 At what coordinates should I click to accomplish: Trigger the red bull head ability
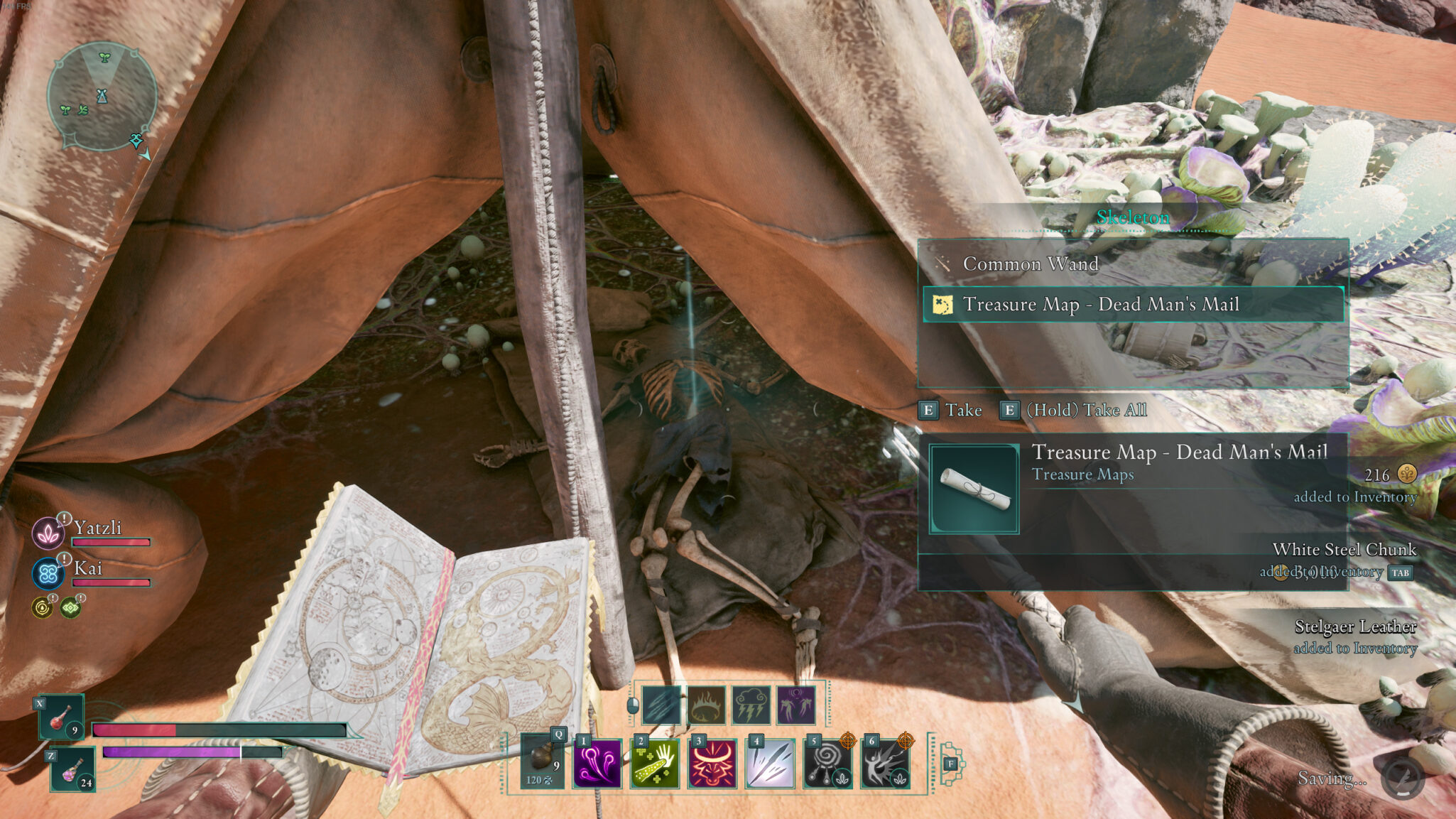pos(712,764)
